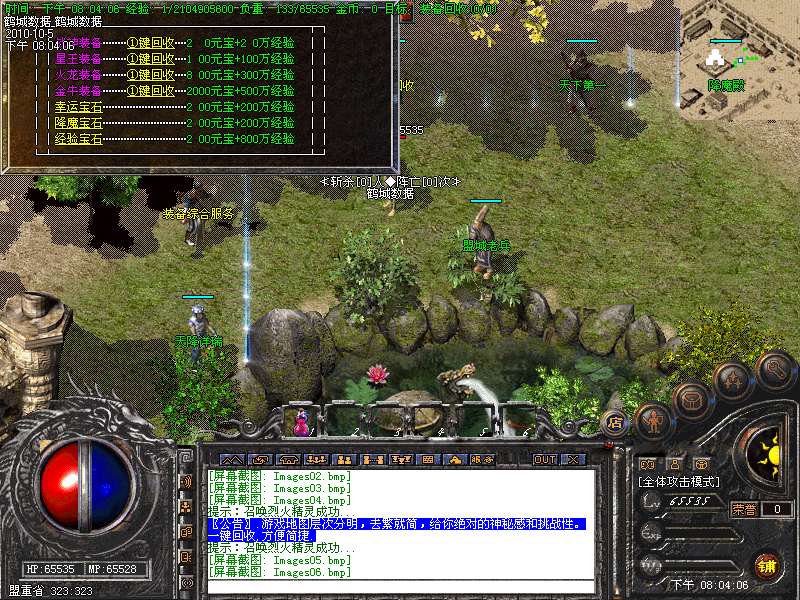Image resolution: width=800 pixels, height=600 pixels.
Task: Click 火龙装备 one-key recycle link
Action: (152, 75)
